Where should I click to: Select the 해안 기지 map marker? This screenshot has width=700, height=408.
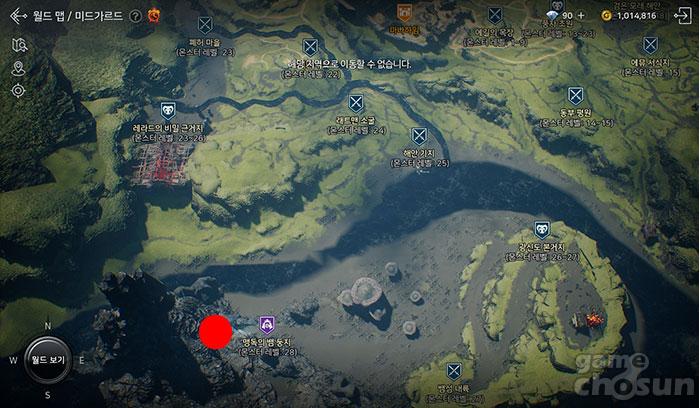click(x=419, y=136)
